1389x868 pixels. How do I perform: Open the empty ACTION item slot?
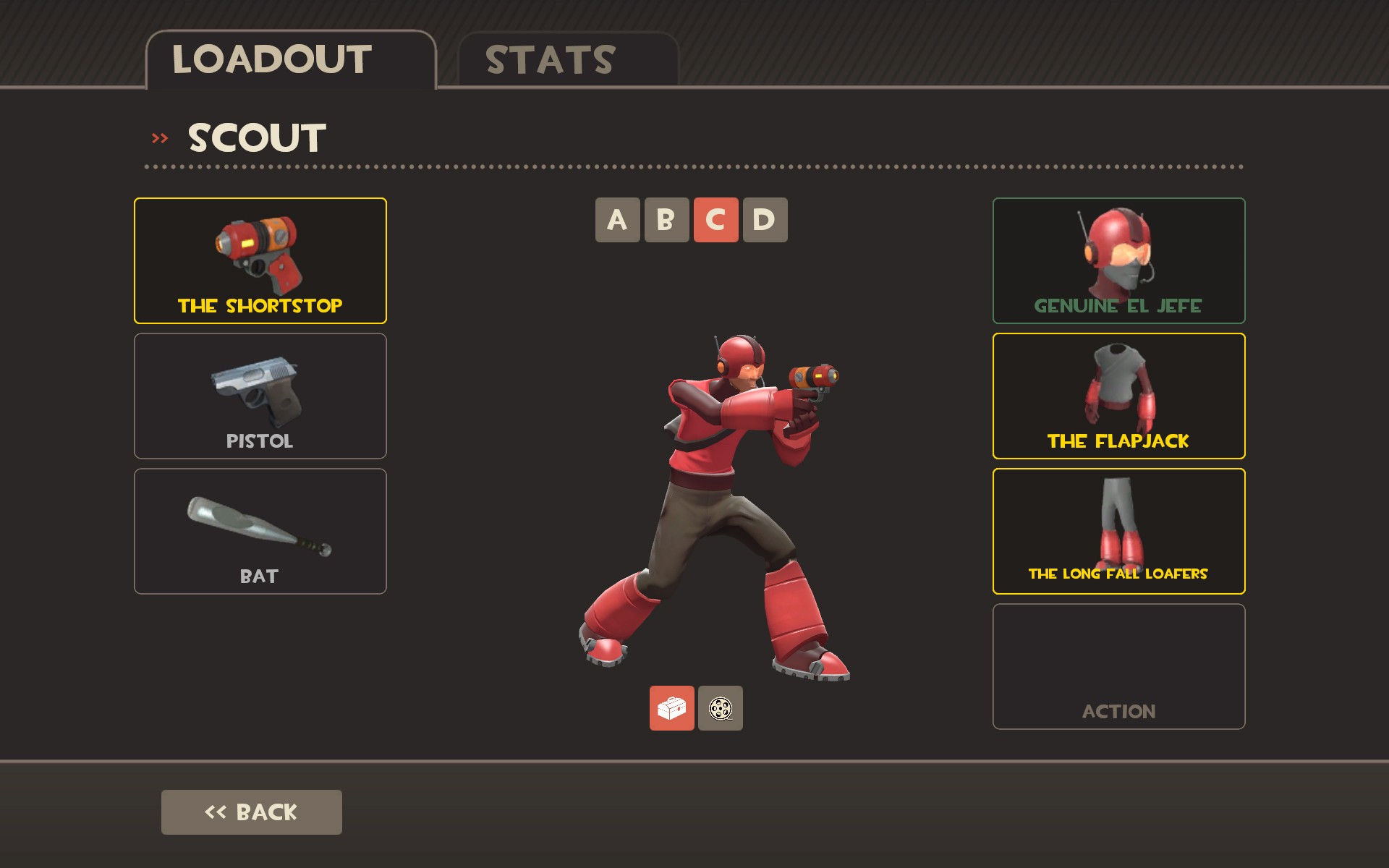click(x=1118, y=665)
